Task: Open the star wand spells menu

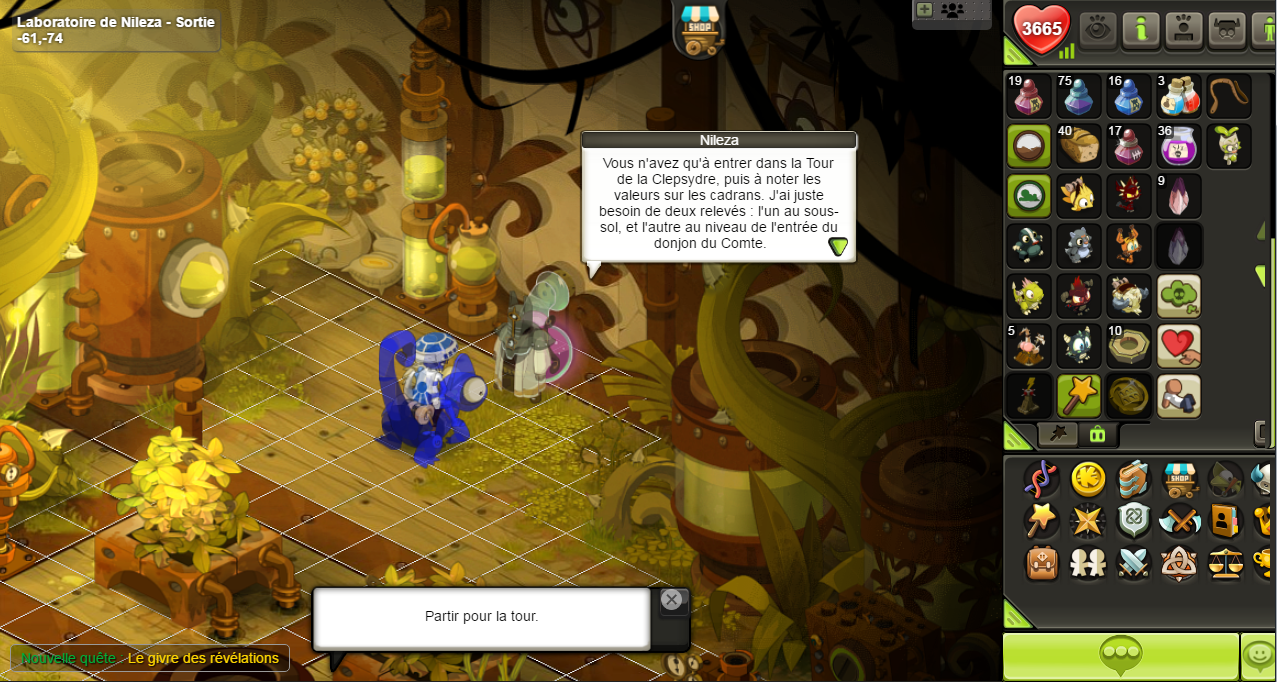Action: 1042,521
